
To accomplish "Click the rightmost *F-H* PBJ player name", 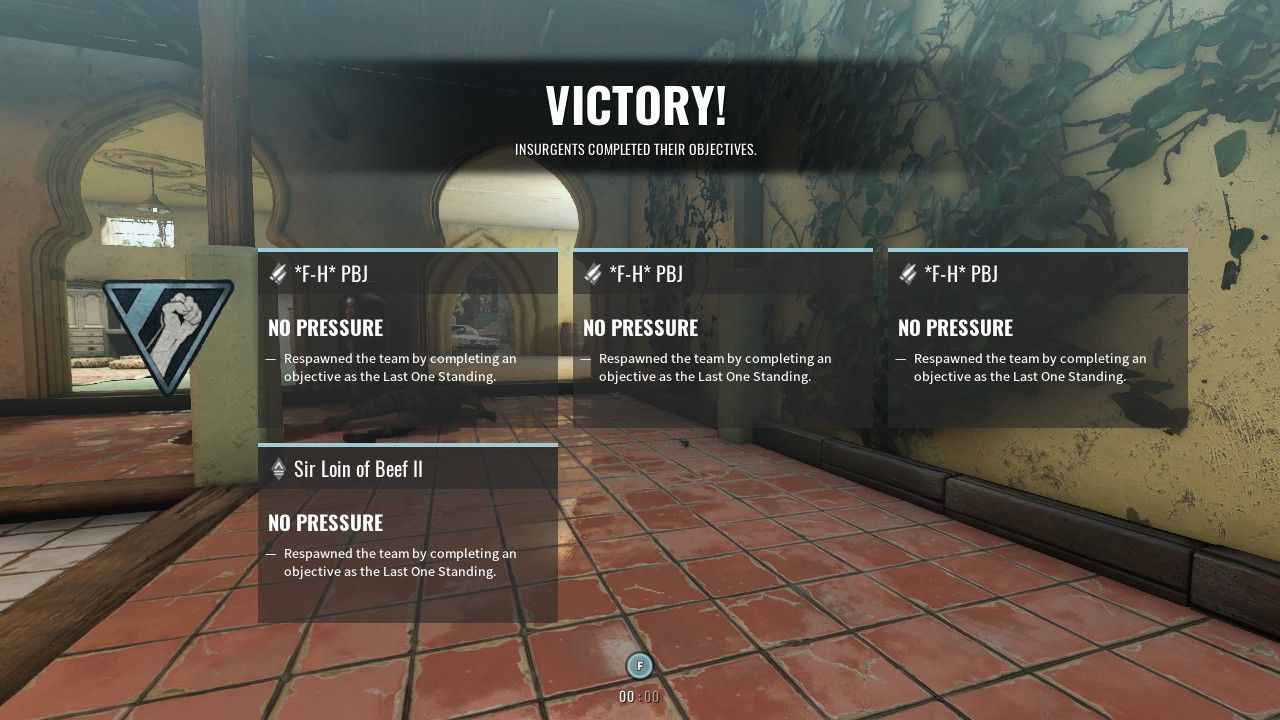I will pyautogui.click(x=960, y=272).
